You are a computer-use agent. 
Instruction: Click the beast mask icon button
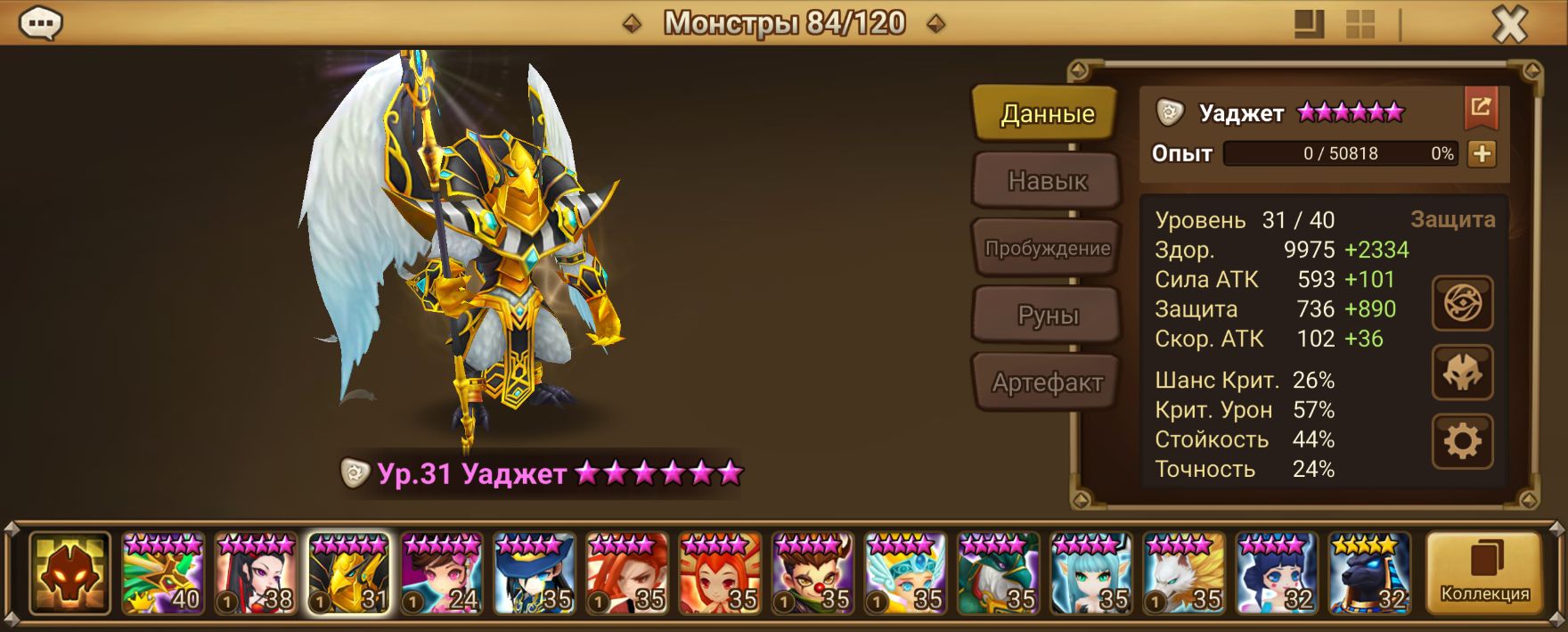pos(1462,373)
